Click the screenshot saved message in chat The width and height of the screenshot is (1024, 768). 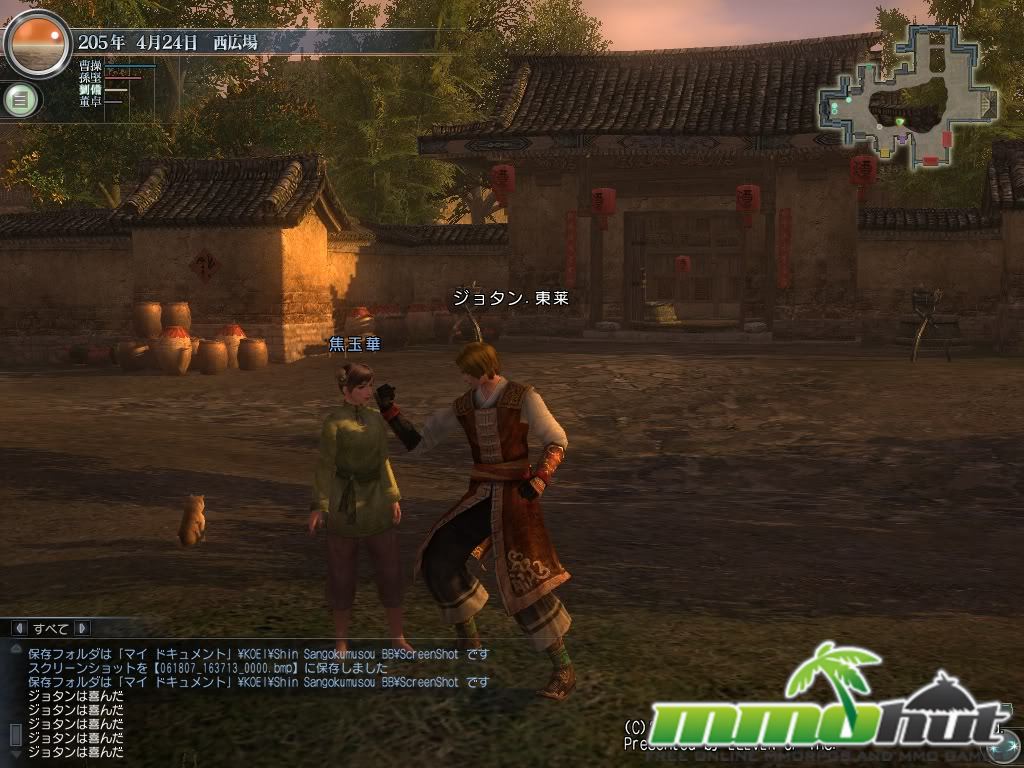pos(200,668)
